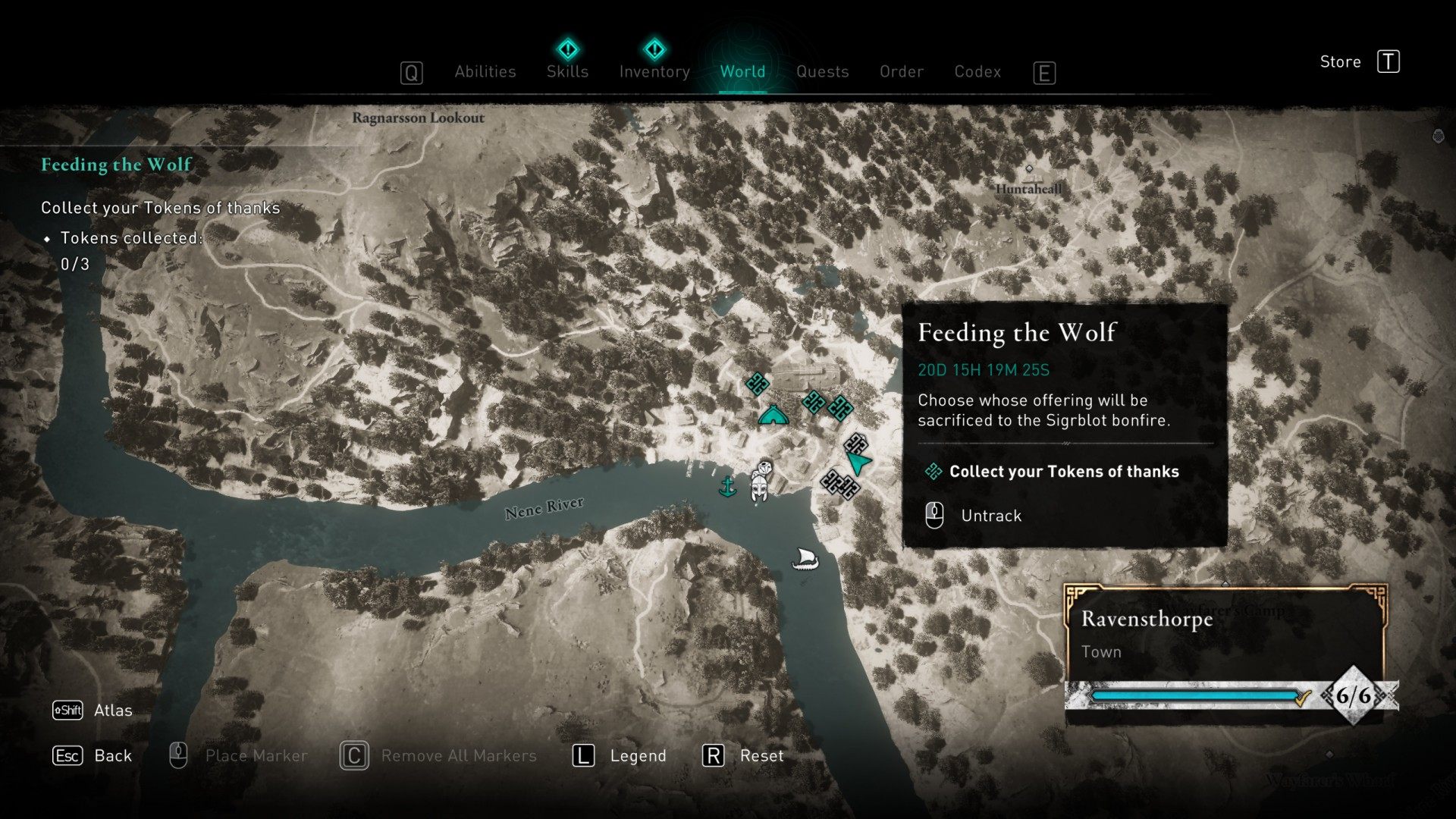
Task: Click the Untrack quest option
Action: 990,516
